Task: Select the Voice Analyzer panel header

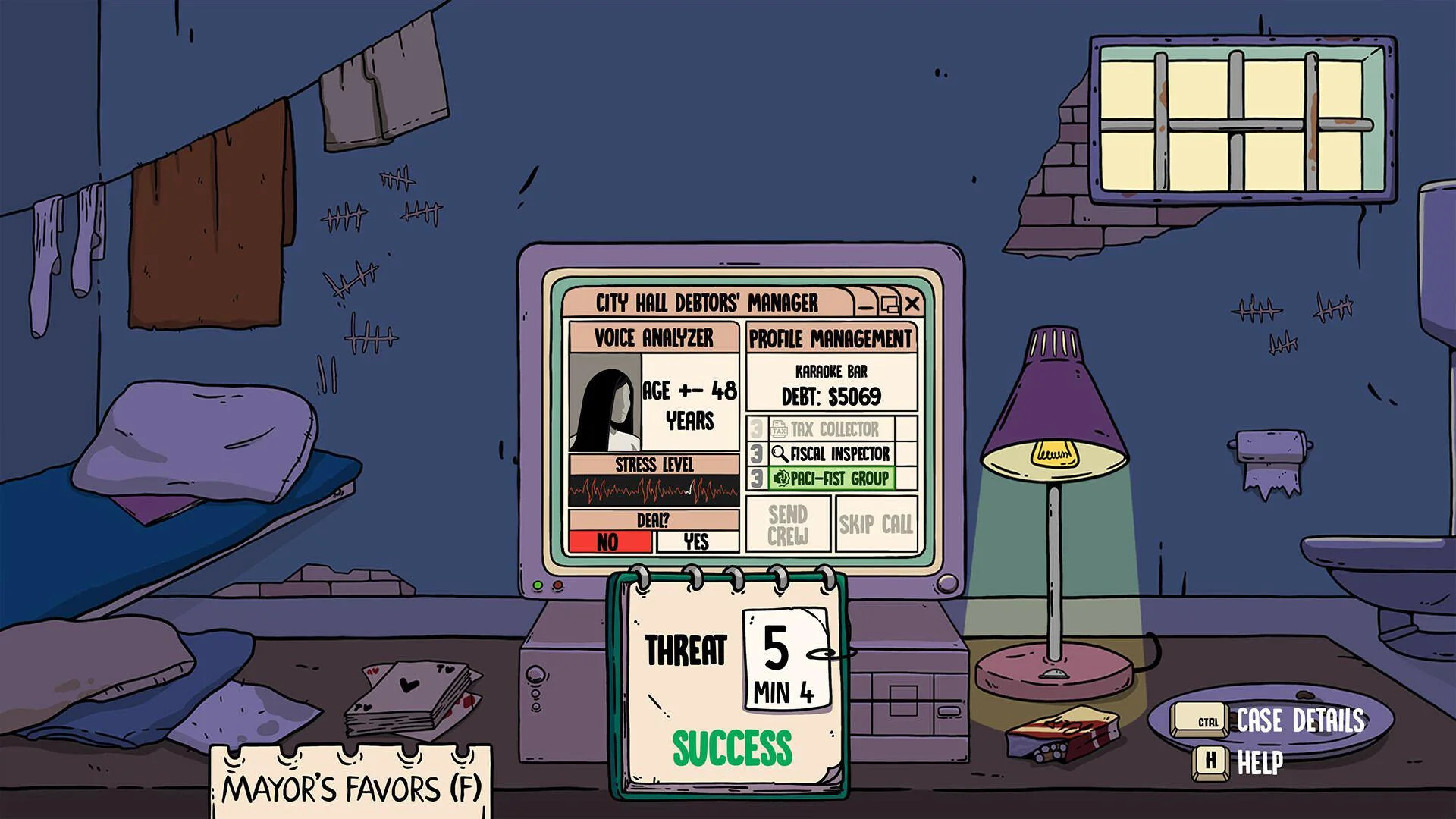Action: tap(651, 339)
